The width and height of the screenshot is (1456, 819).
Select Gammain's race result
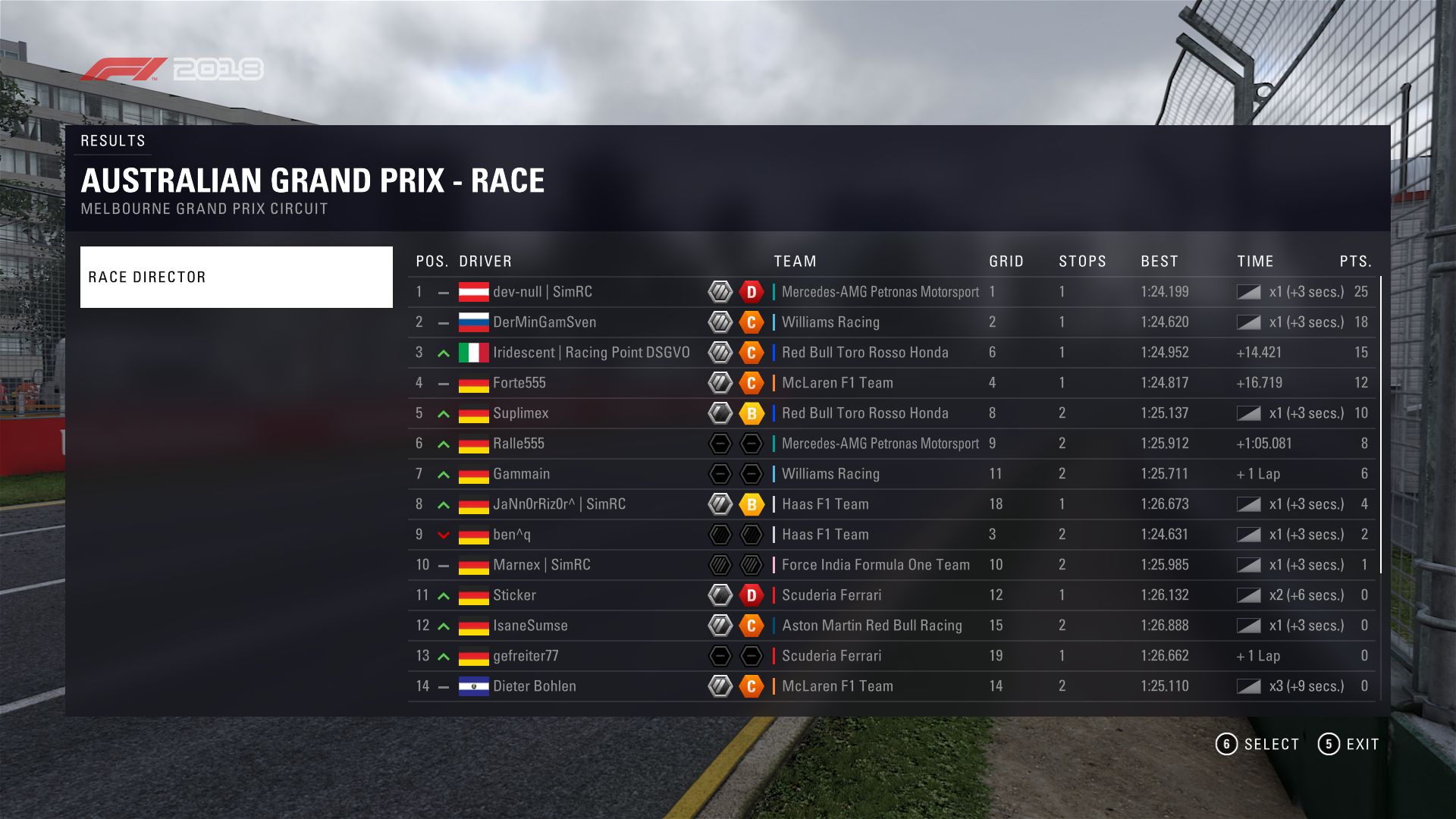point(522,474)
